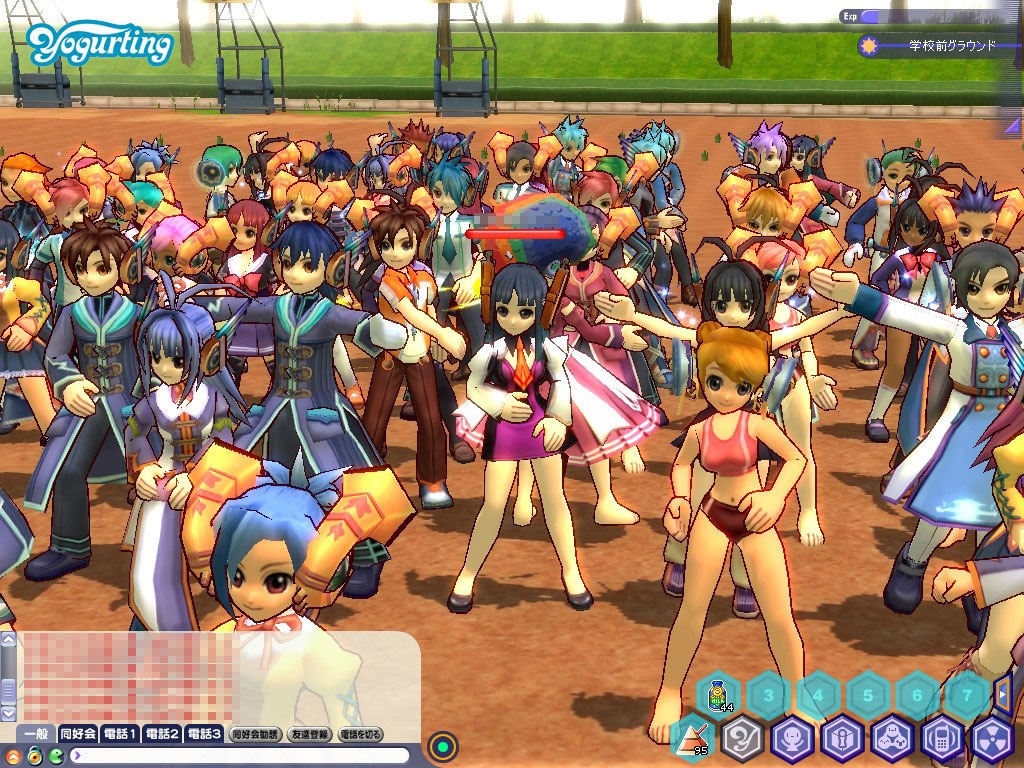Click the sun icon beside 学校前グラウンド
This screenshot has width=1024, height=768.
pos(868,46)
